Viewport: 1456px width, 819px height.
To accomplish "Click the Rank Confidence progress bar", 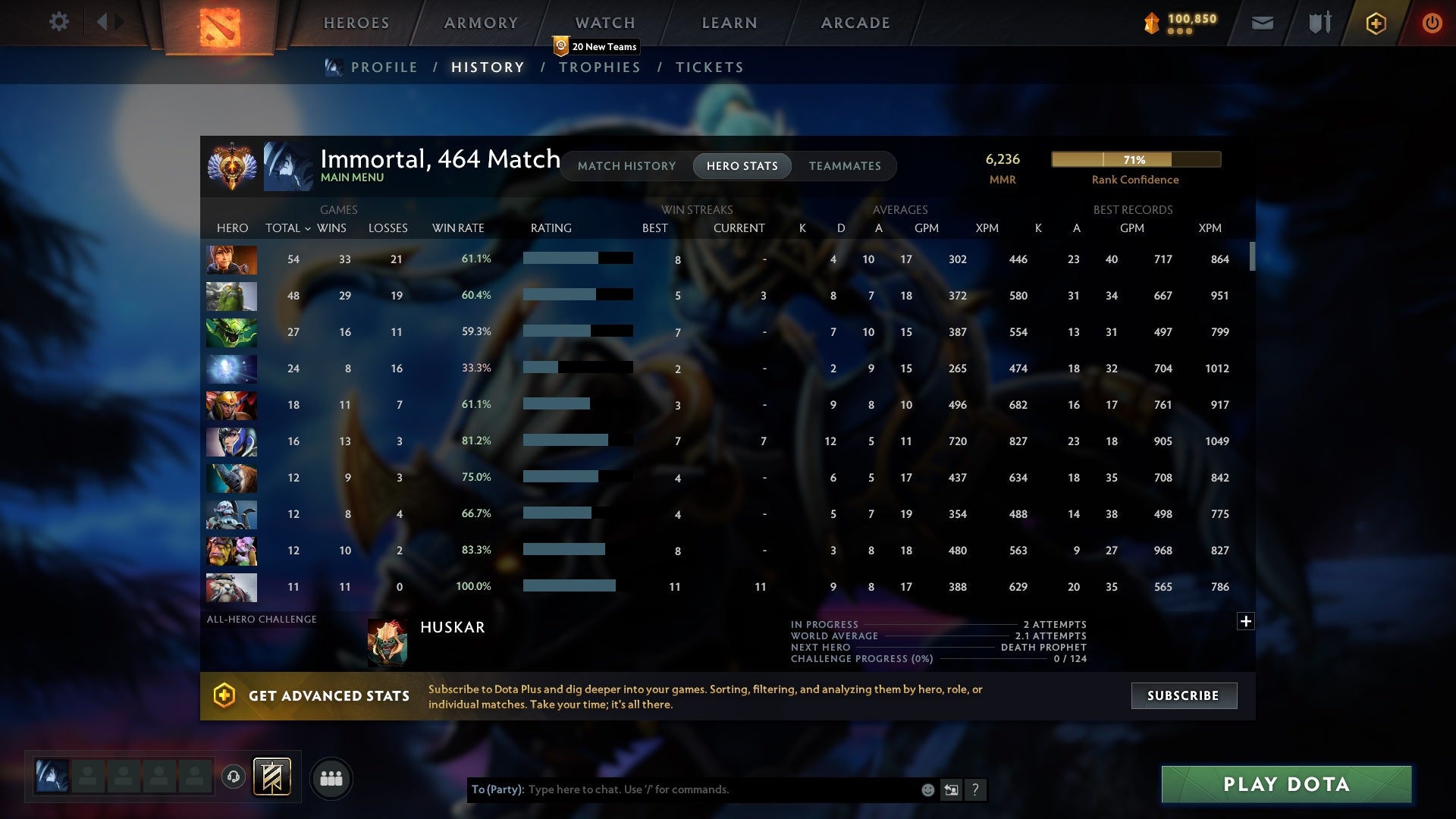I will 1135,159.
